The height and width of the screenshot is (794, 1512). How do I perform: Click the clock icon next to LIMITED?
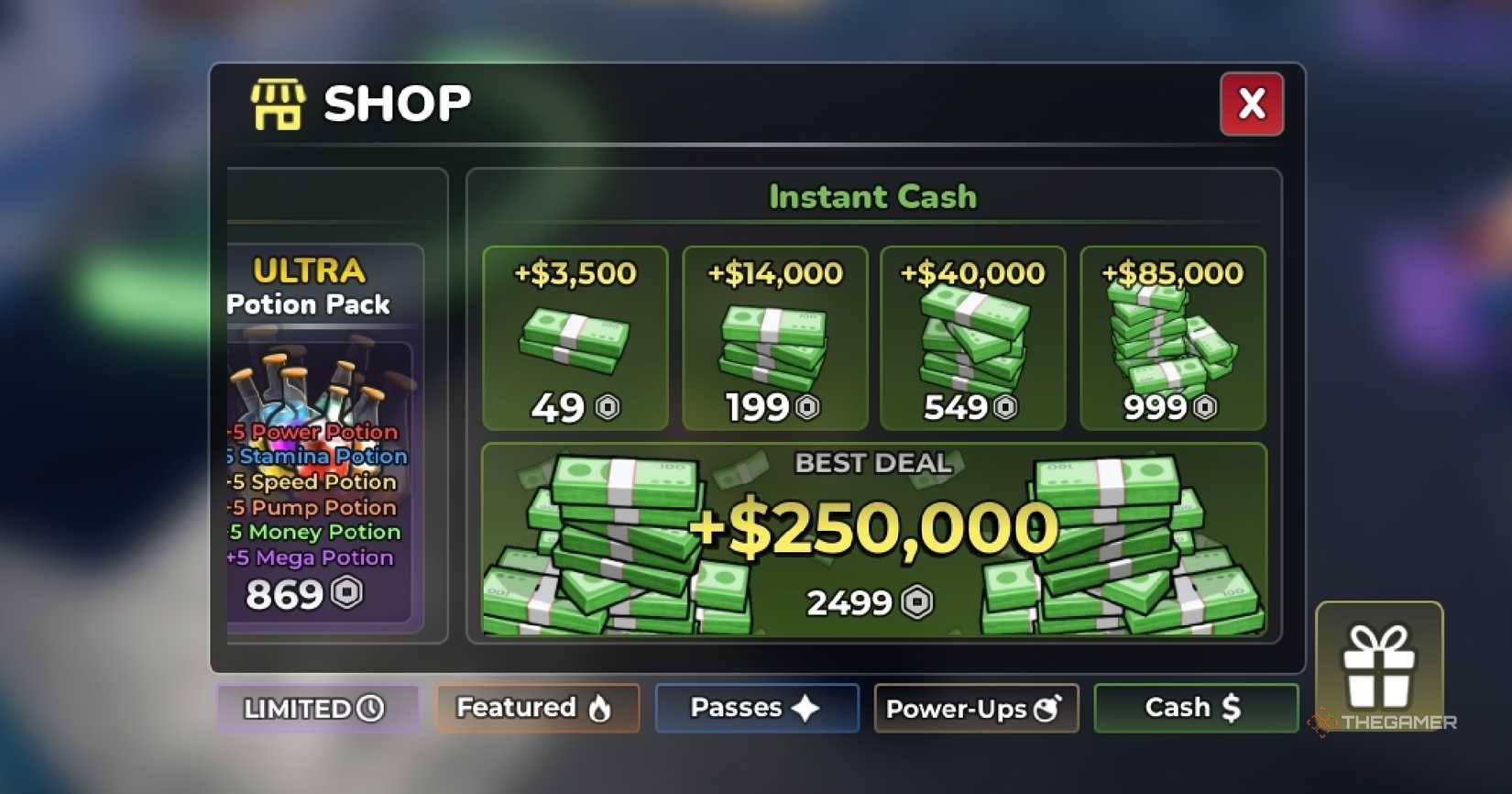370,707
